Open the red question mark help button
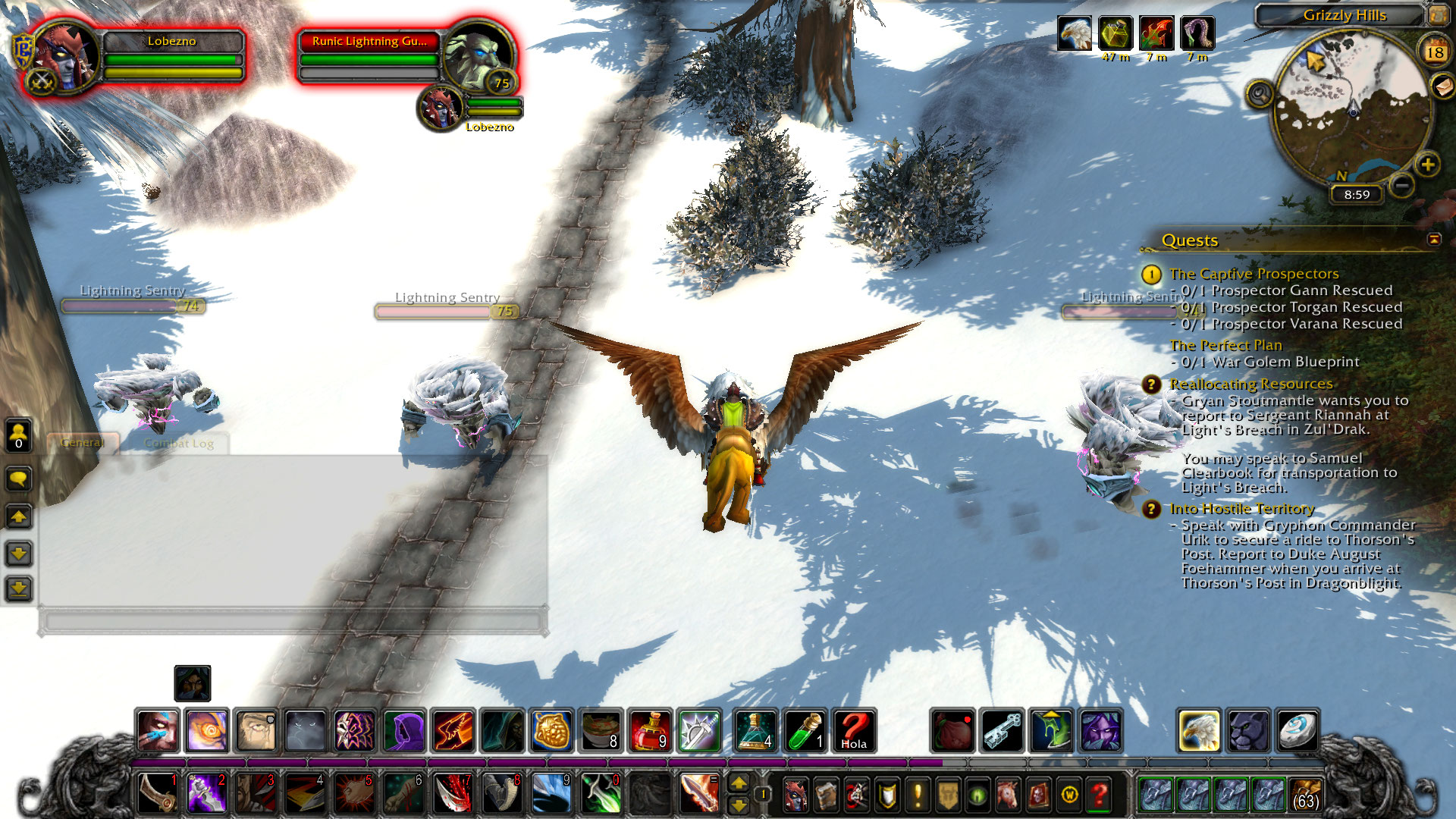Image resolution: width=1456 pixels, height=819 pixels. 1099,795
